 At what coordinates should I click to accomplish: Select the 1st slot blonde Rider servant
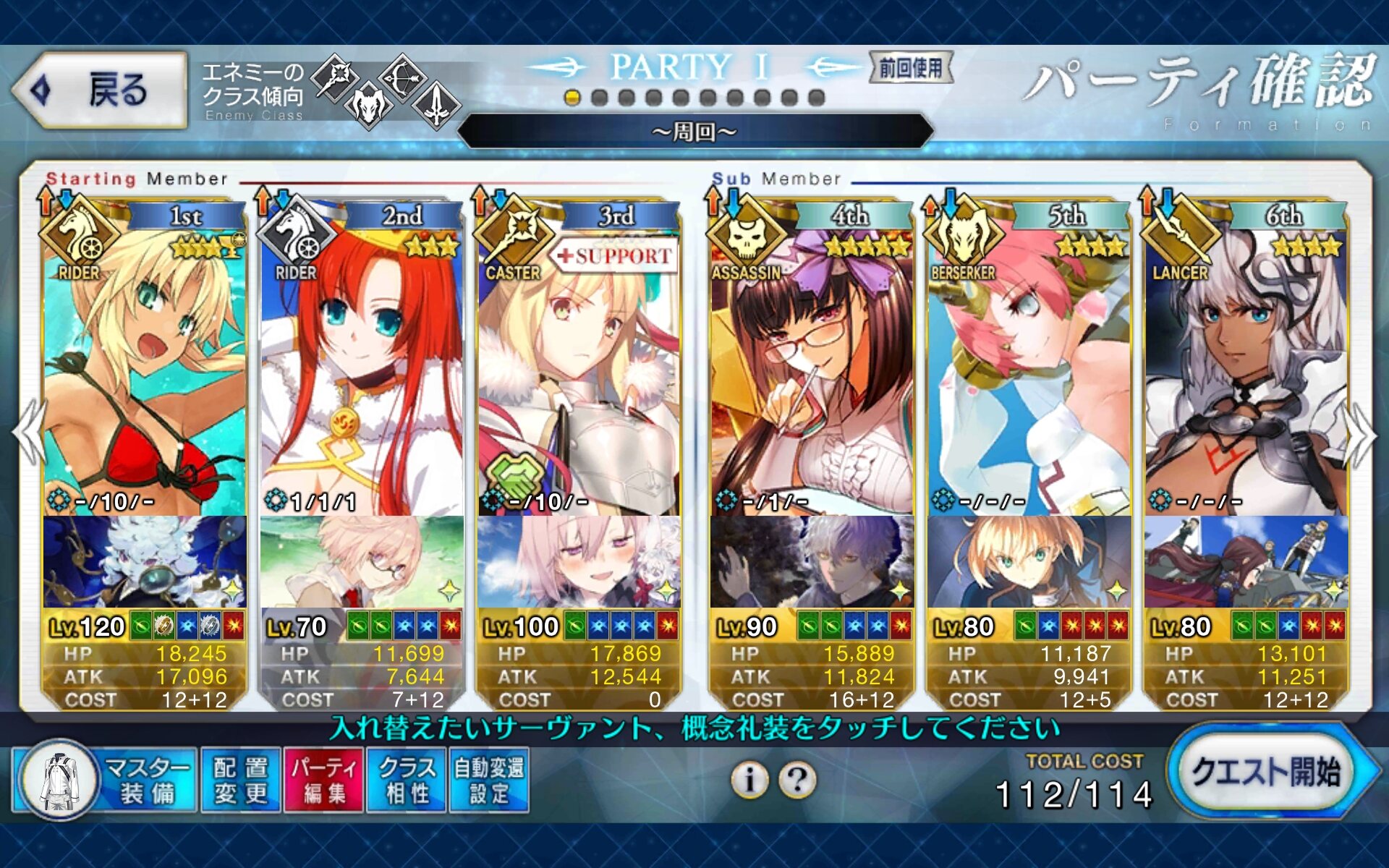coord(145,362)
